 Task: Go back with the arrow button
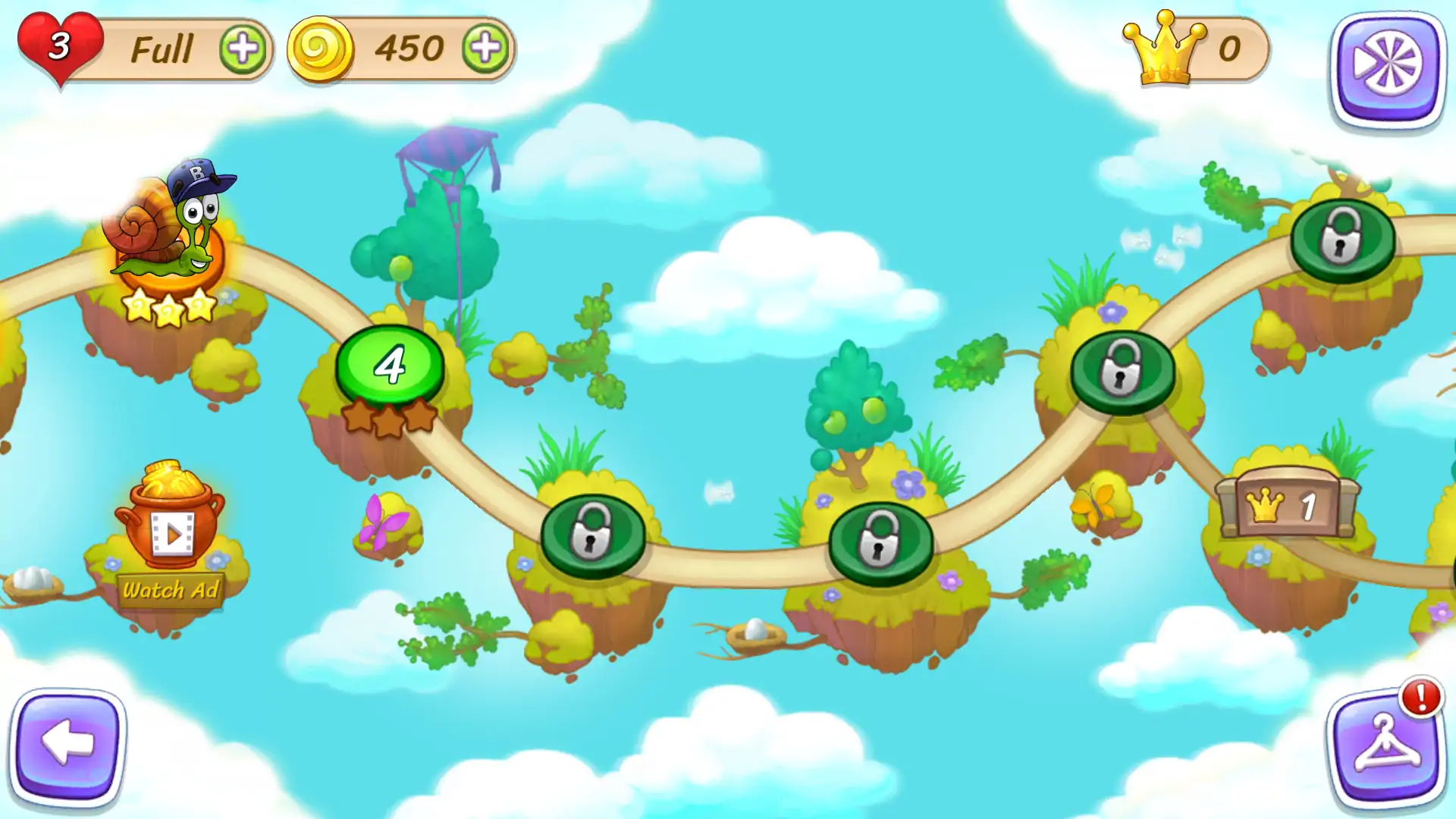(68, 745)
